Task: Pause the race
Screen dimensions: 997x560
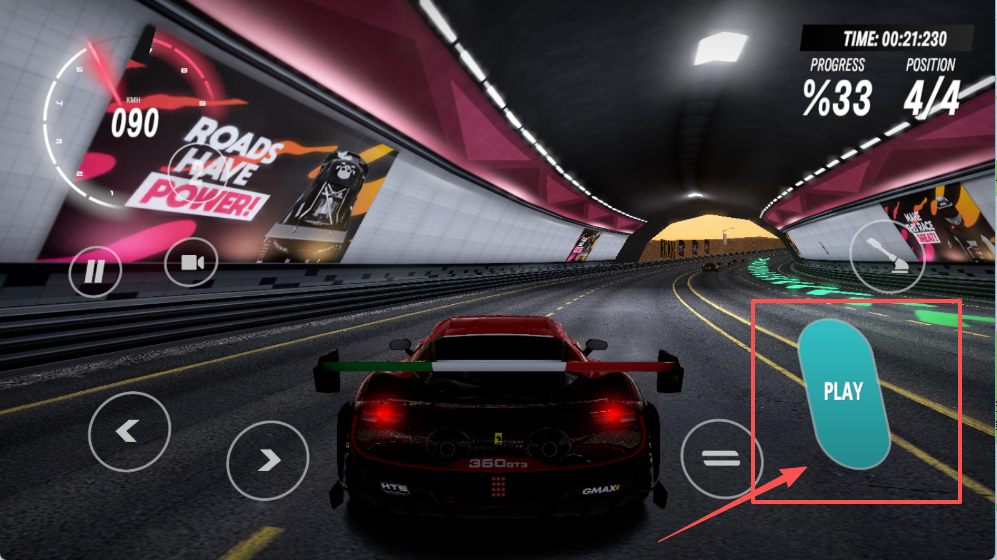Action: coord(95,270)
